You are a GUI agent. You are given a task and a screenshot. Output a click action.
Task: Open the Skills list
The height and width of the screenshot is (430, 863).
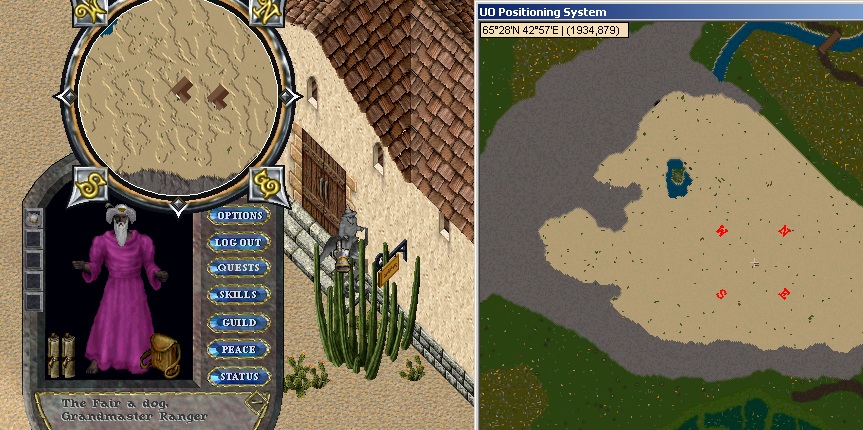238,295
